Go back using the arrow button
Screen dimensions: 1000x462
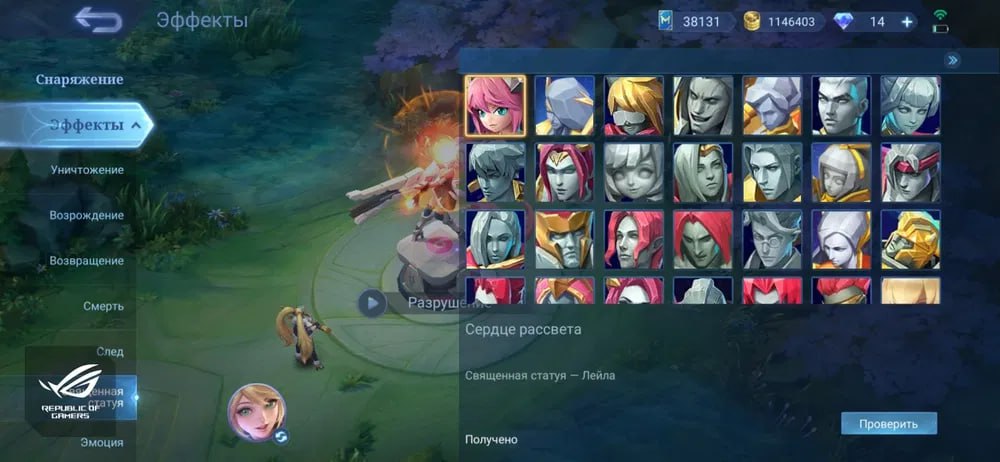[97, 19]
